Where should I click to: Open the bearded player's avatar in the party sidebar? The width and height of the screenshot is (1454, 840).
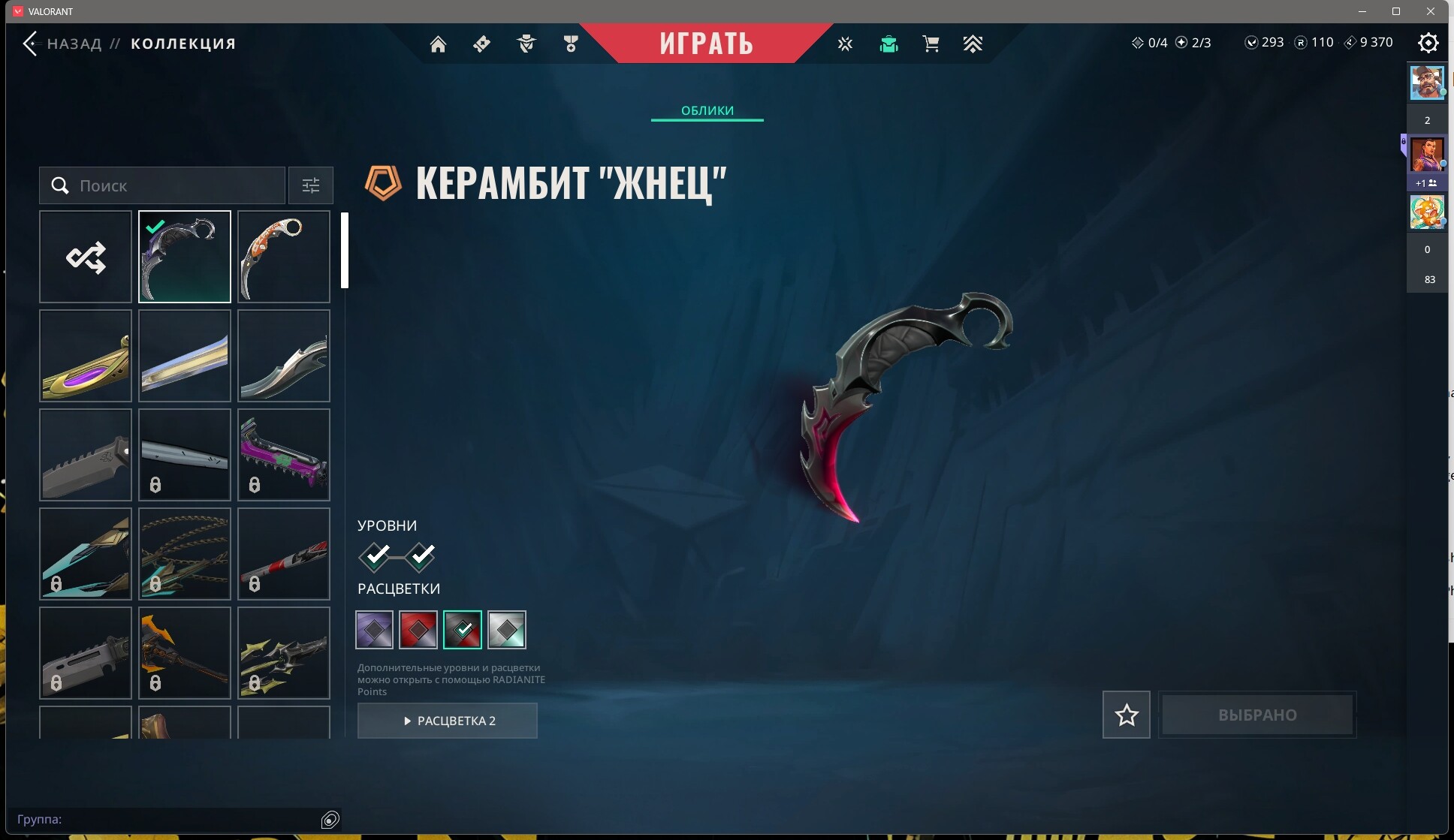[x=1426, y=83]
